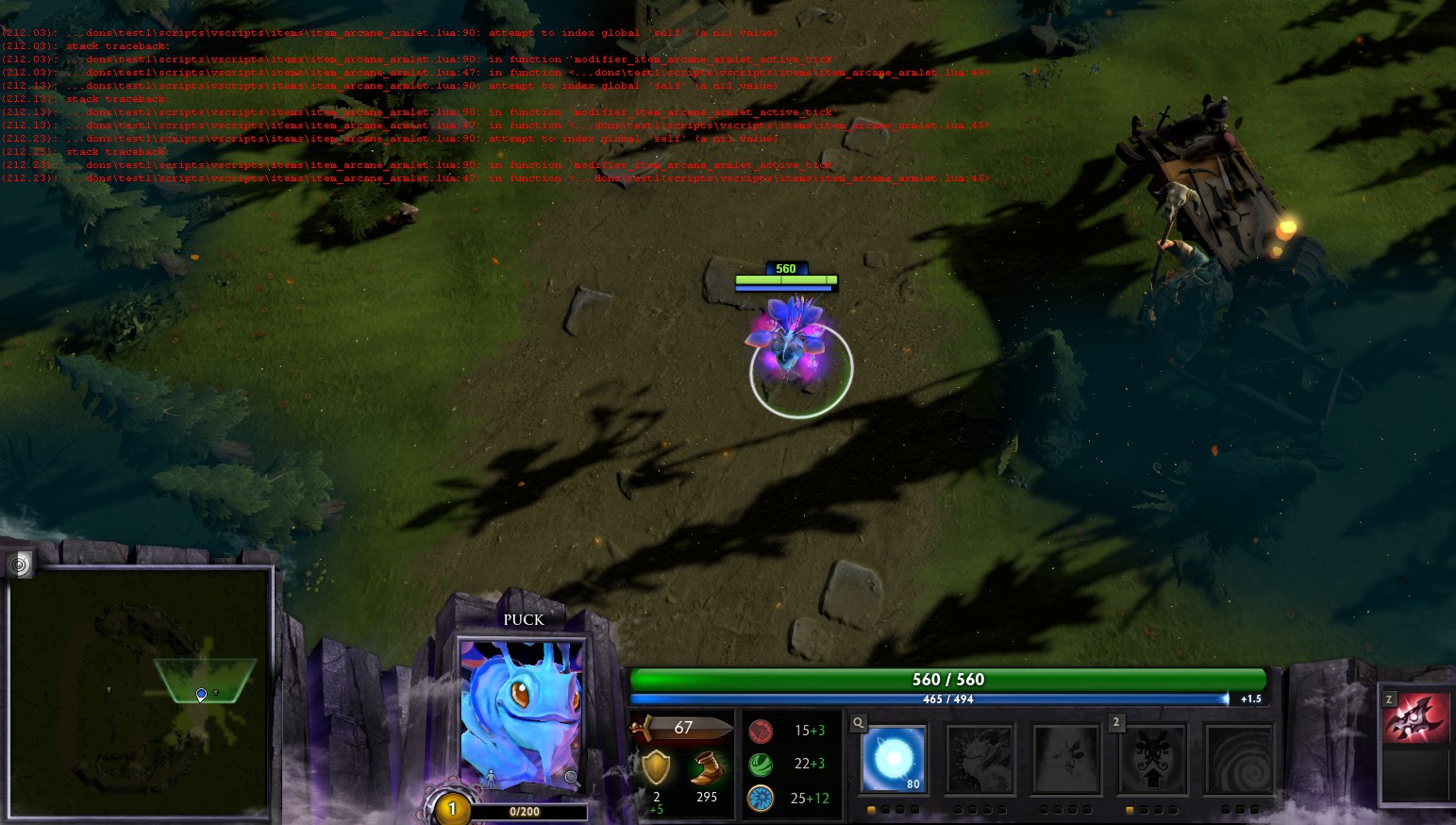Select the Waning Rift ability icon
Viewport: 1456px width, 825px height.
[979, 759]
